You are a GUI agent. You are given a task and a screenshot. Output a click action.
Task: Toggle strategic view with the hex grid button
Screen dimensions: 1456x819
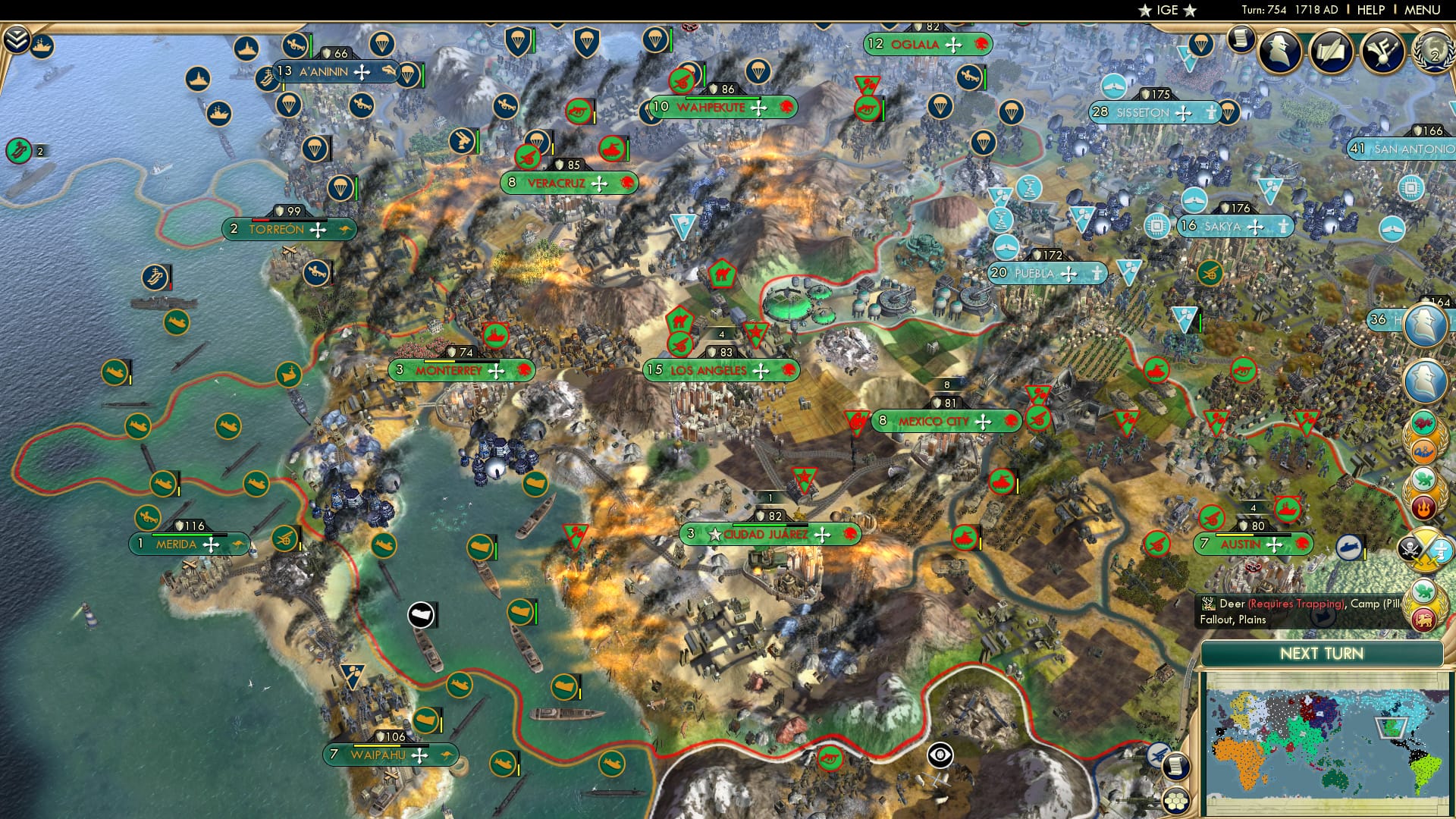1175,802
